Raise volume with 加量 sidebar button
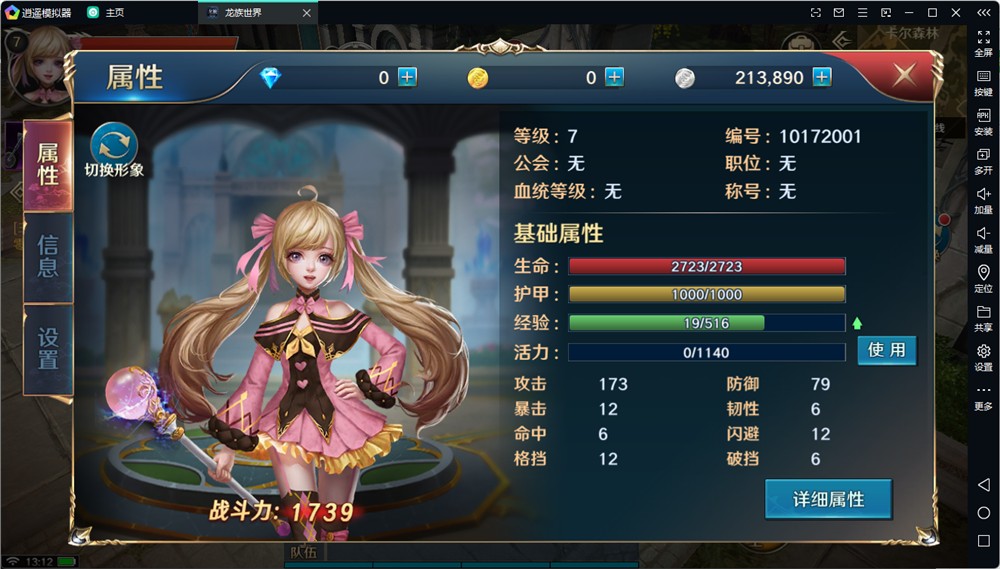Viewport: 1000px width, 569px height. [x=983, y=199]
